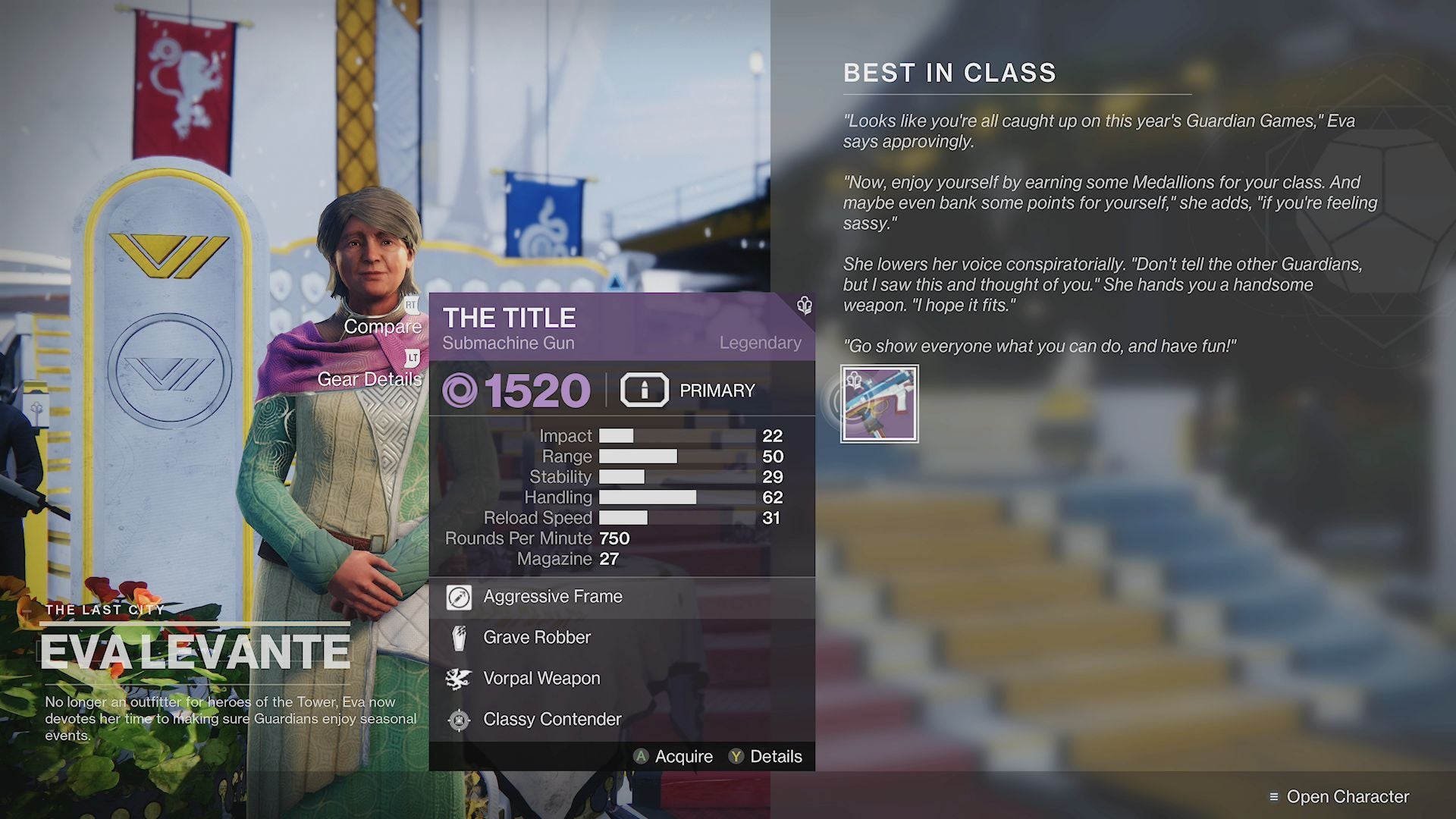Open Details for The Title weapon
The width and height of the screenshot is (1456, 819).
point(774,756)
